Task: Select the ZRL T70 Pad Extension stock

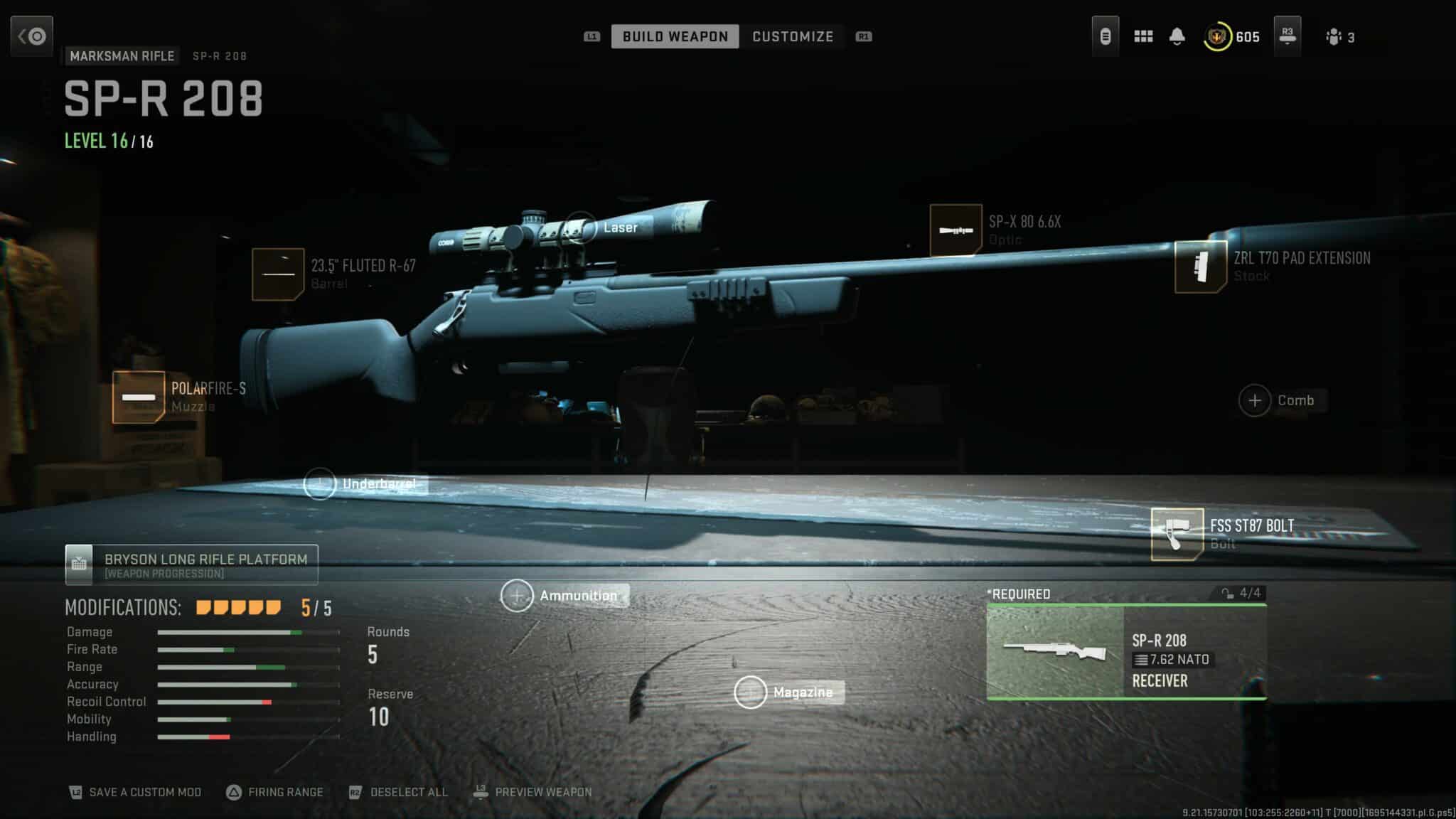Action: coord(1200,267)
